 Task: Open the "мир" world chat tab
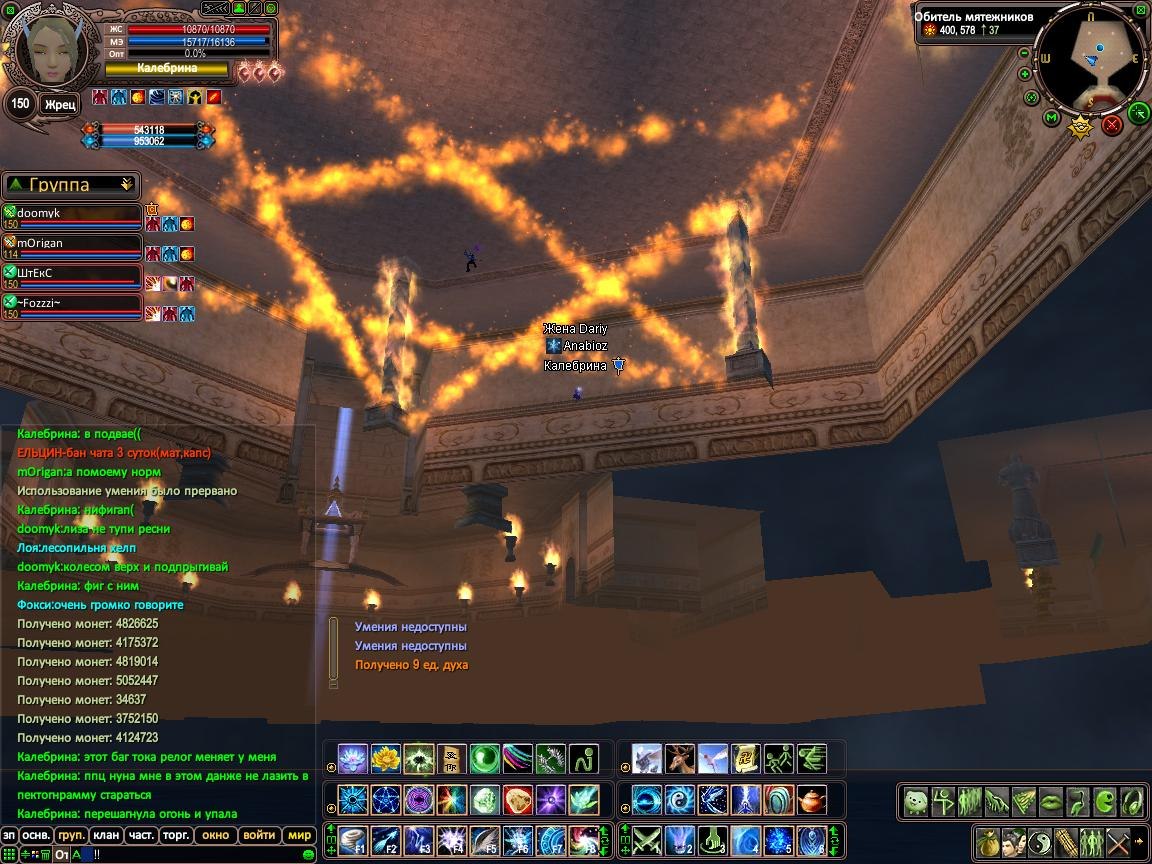tap(299, 835)
